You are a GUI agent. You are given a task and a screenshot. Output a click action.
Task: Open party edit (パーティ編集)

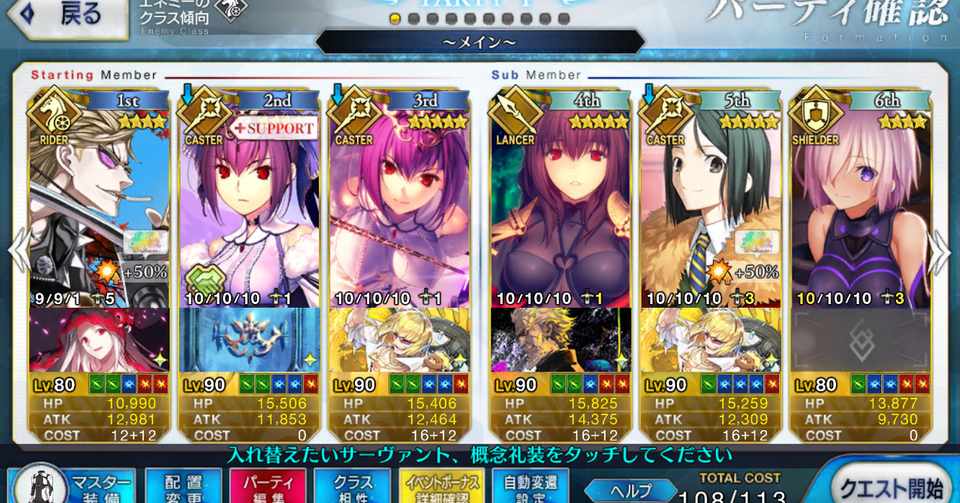[x=268, y=485]
